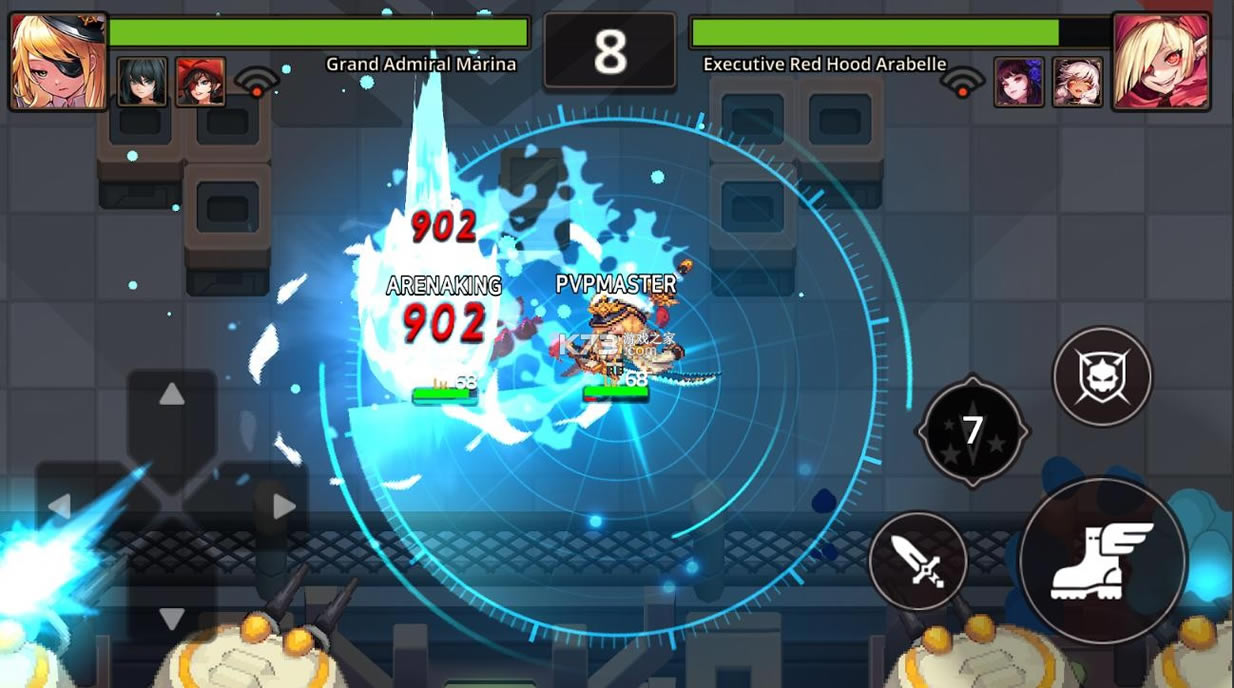Choose the dark-haired teammate portrait
1234x688 pixels.
click(142, 82)
